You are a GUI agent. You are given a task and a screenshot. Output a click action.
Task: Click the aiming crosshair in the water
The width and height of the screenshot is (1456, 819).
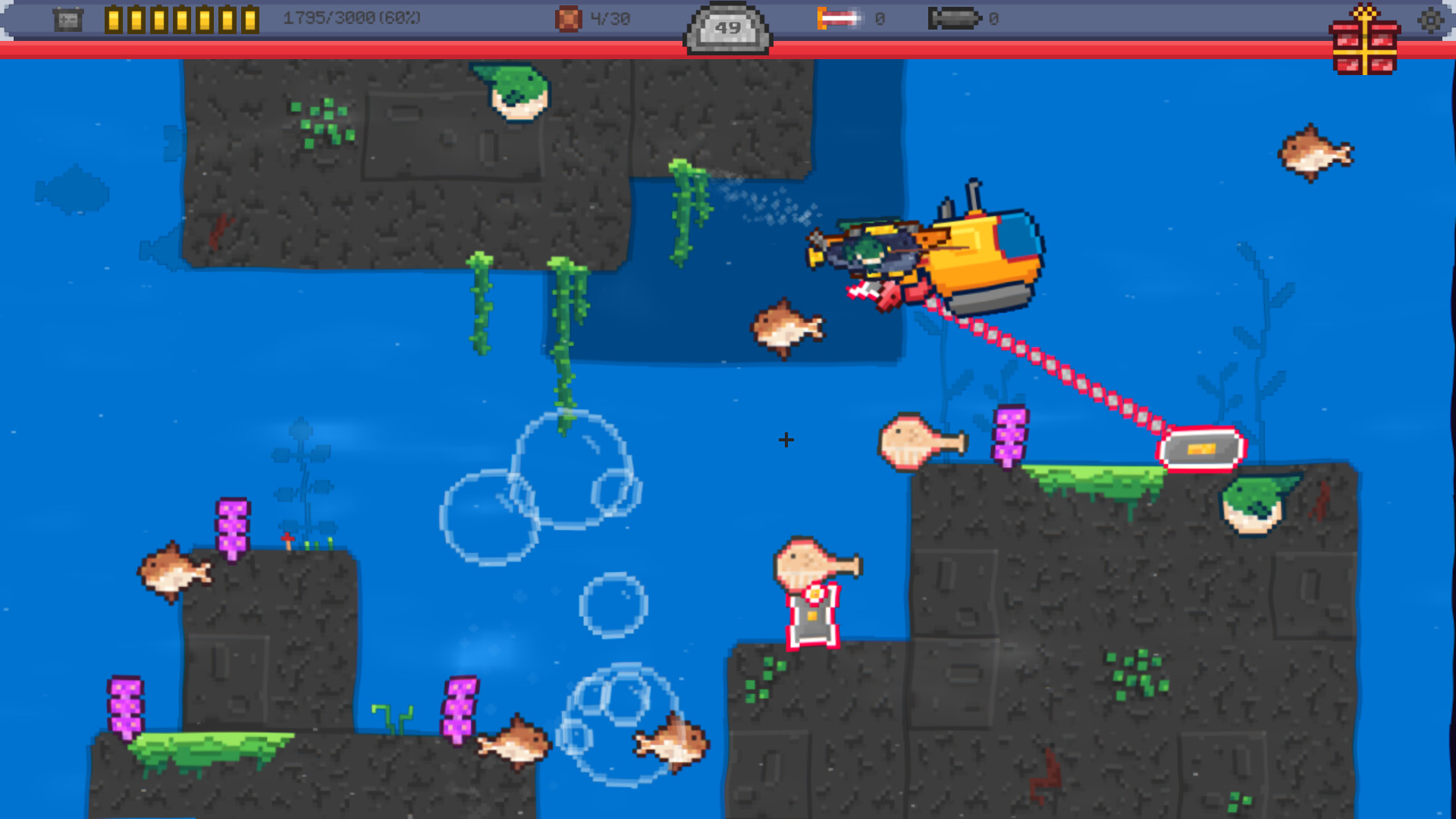[x=786, y=440]
